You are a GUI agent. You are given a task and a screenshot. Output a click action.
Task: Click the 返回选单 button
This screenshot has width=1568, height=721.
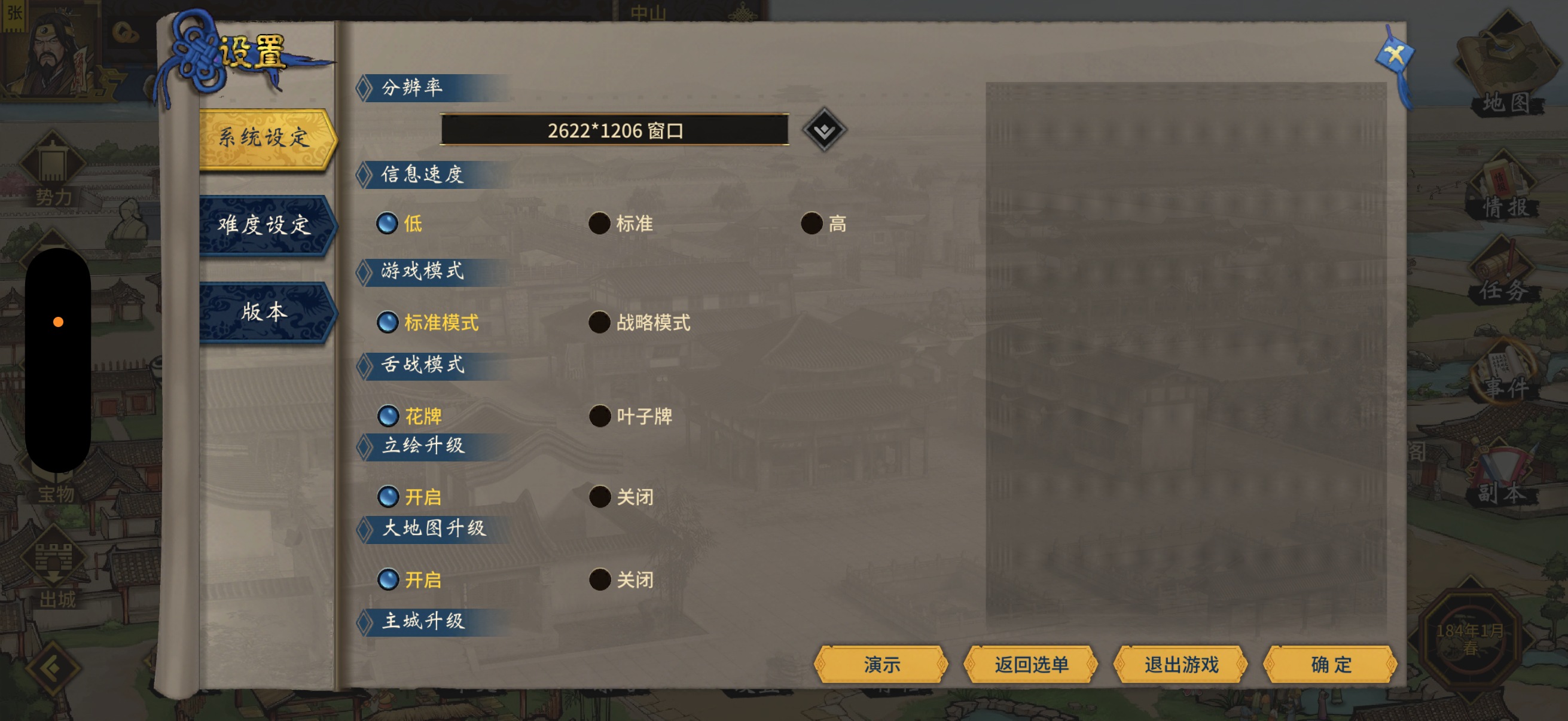pos(1032,664)
